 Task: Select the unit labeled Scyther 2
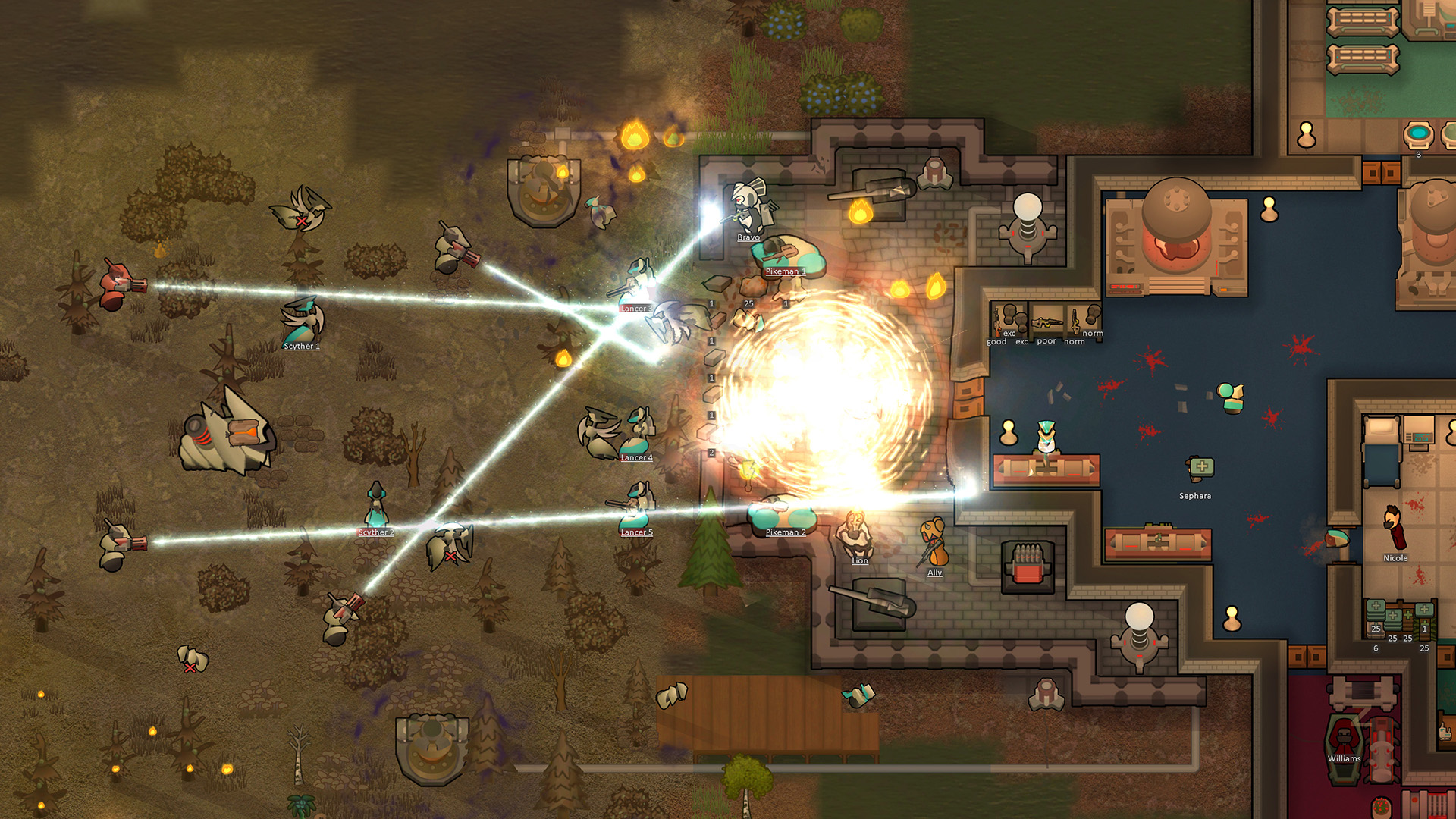point(376,506)
